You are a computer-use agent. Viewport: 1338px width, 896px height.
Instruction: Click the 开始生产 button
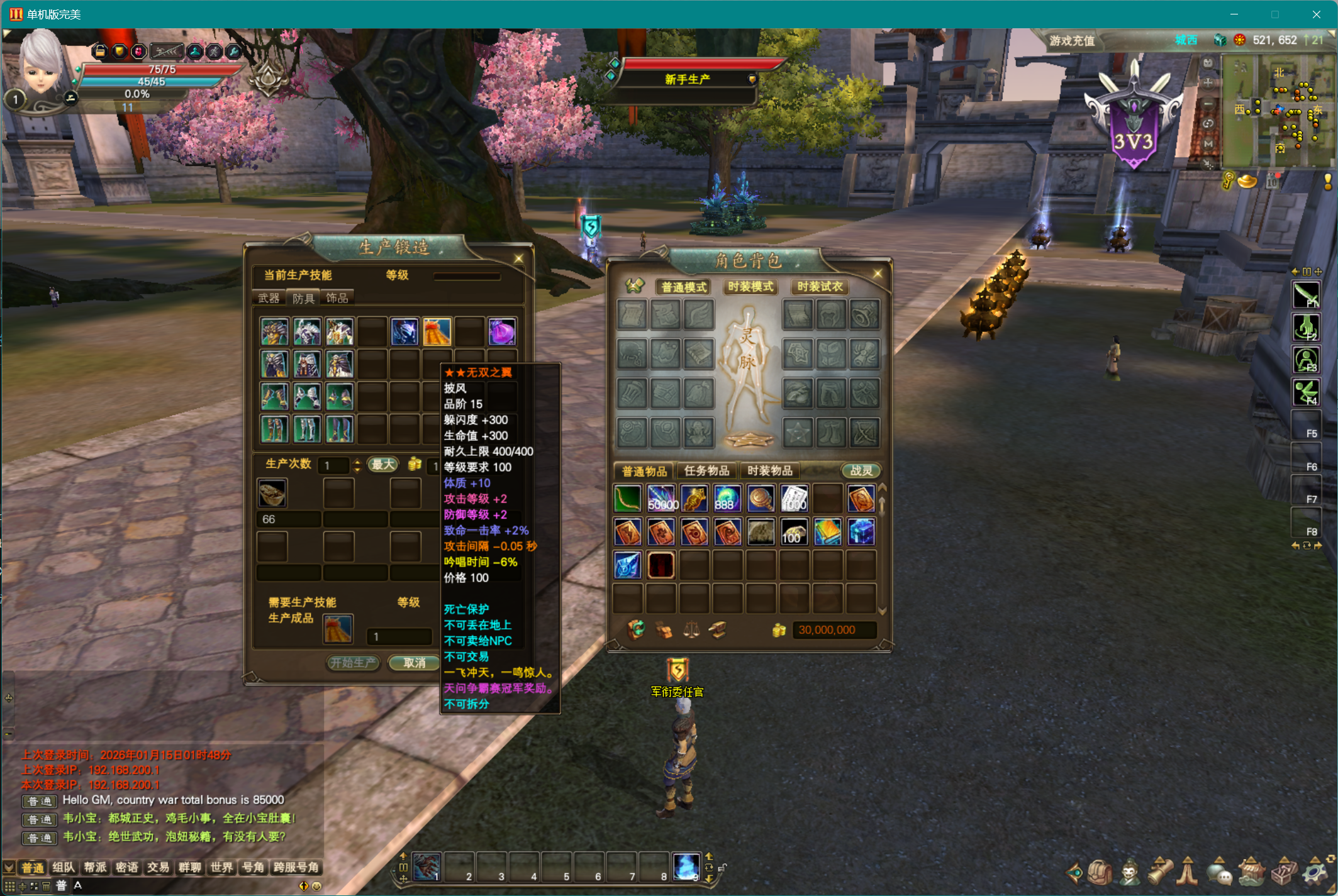pos(353,663)
